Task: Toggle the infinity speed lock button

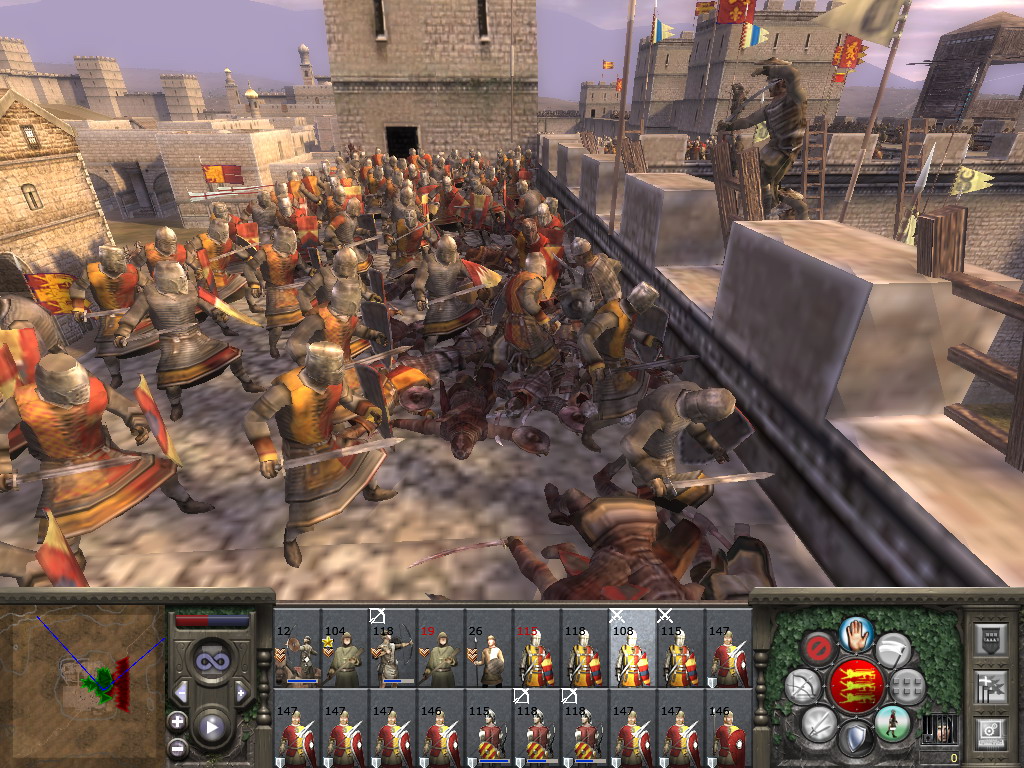Action: pos(211,661)
